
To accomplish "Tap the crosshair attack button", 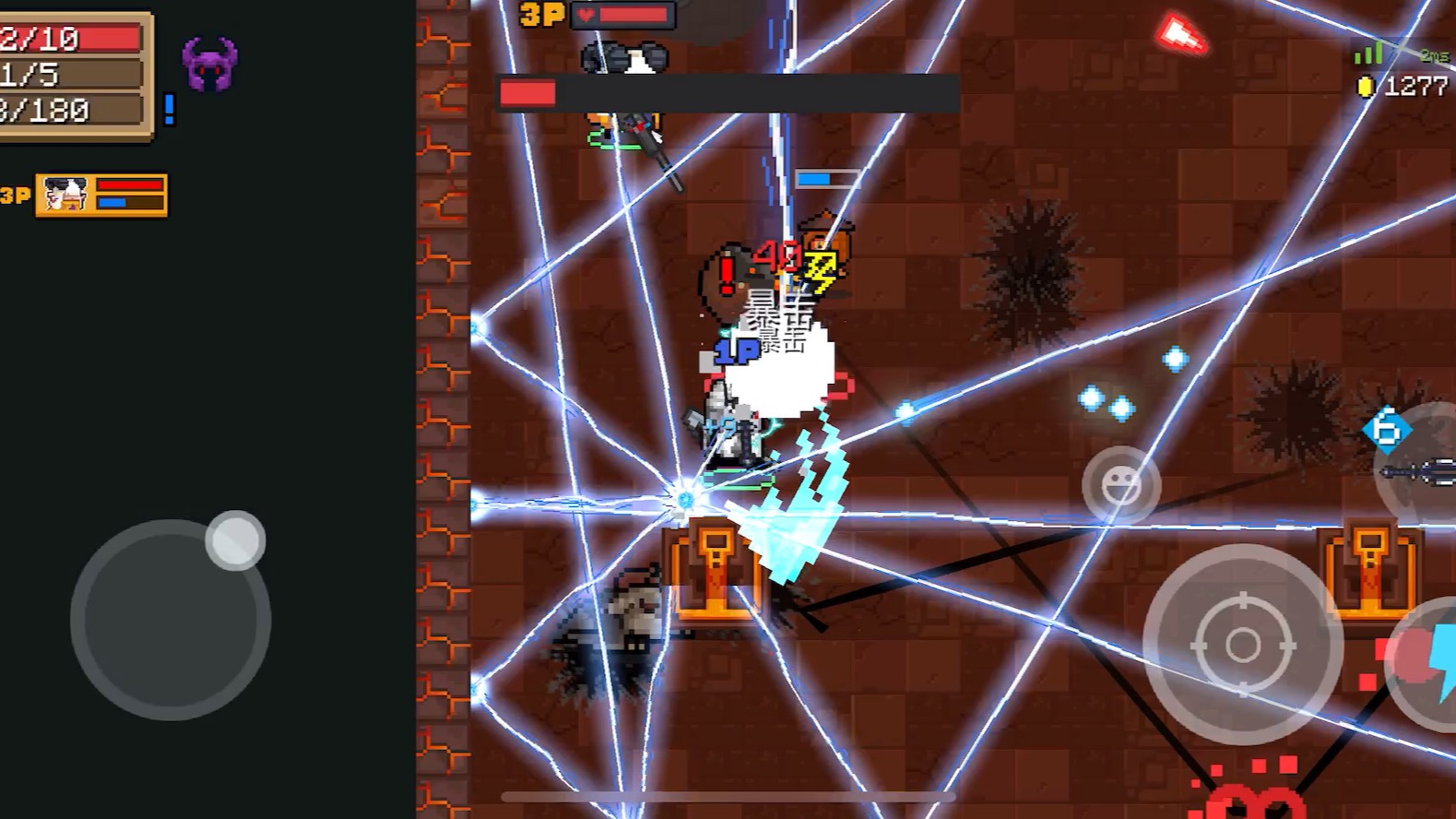I will tap(1242, 644).
